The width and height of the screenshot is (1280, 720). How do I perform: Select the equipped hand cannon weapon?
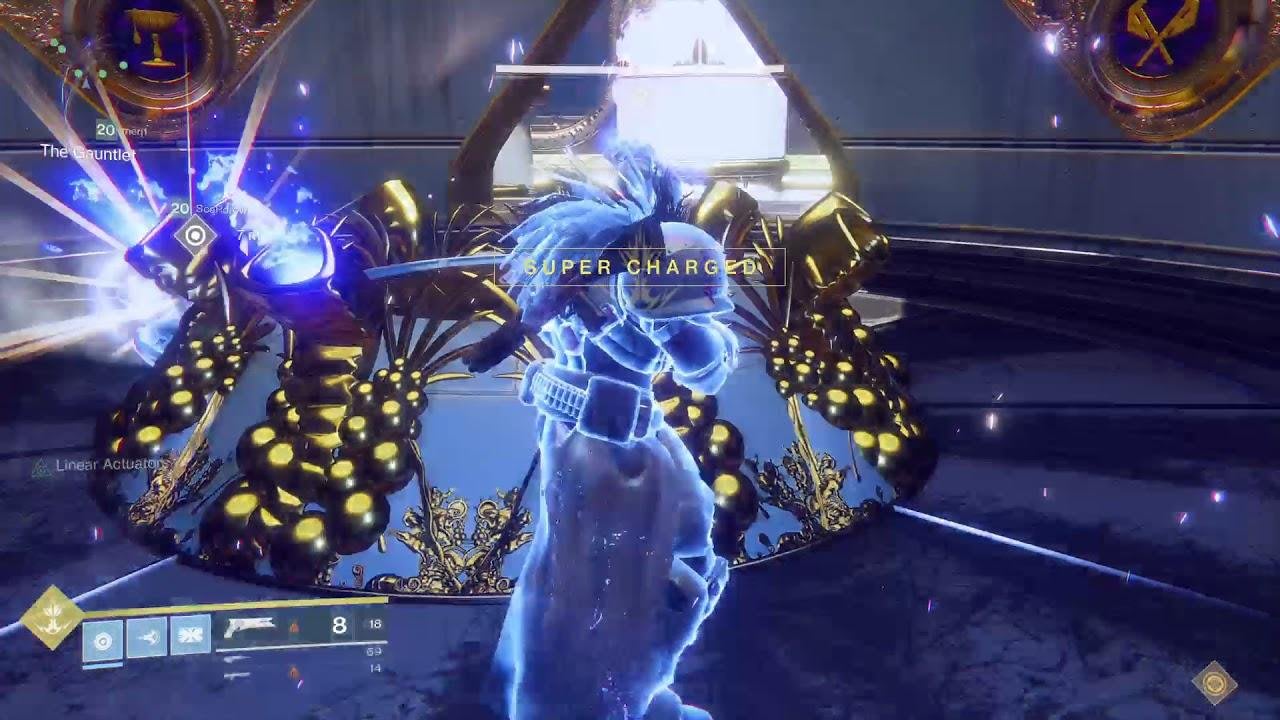point(251,629)
